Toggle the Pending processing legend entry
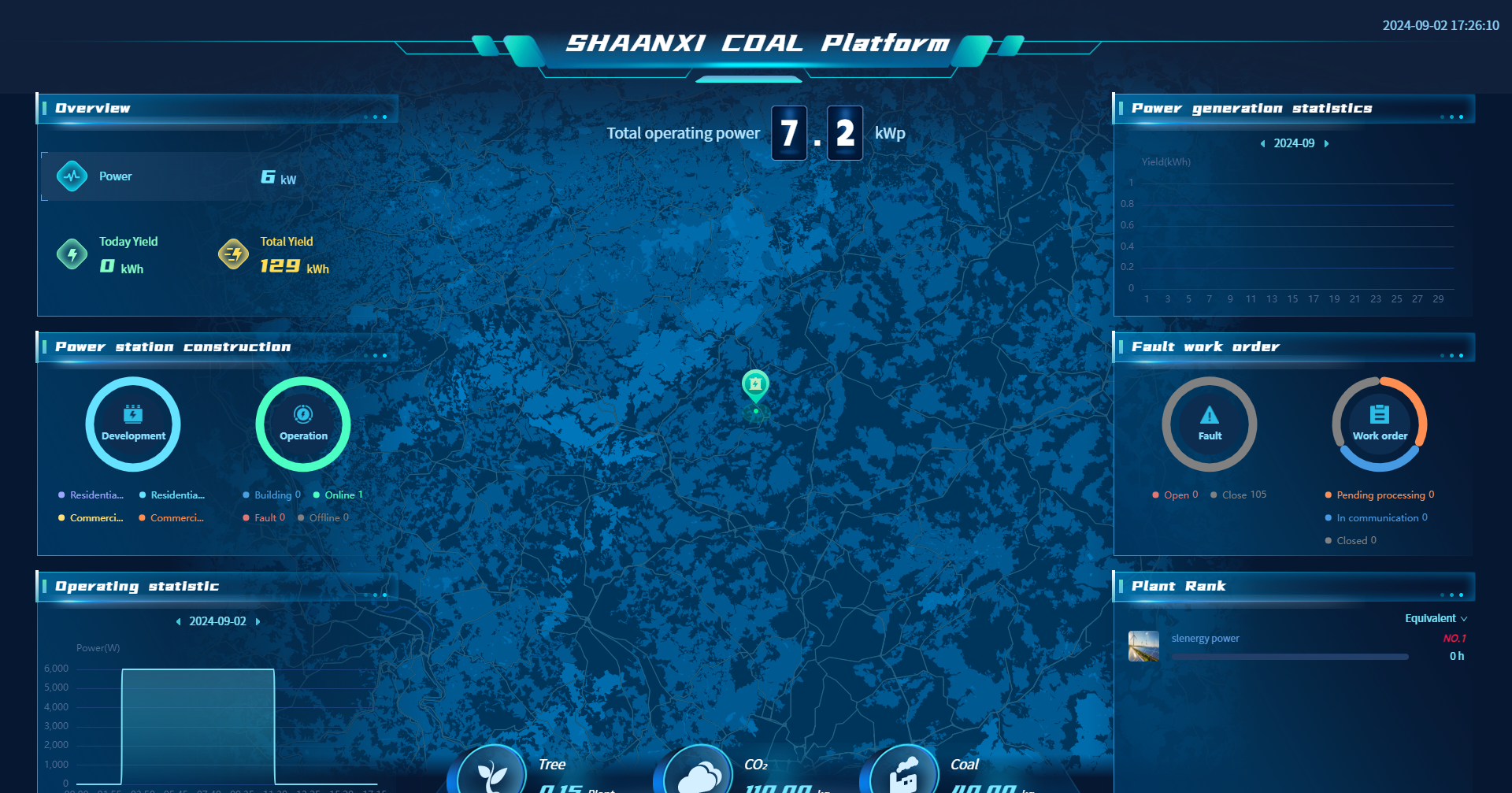Screen dimensions: 1512x793 click(x=1380, y=495)
